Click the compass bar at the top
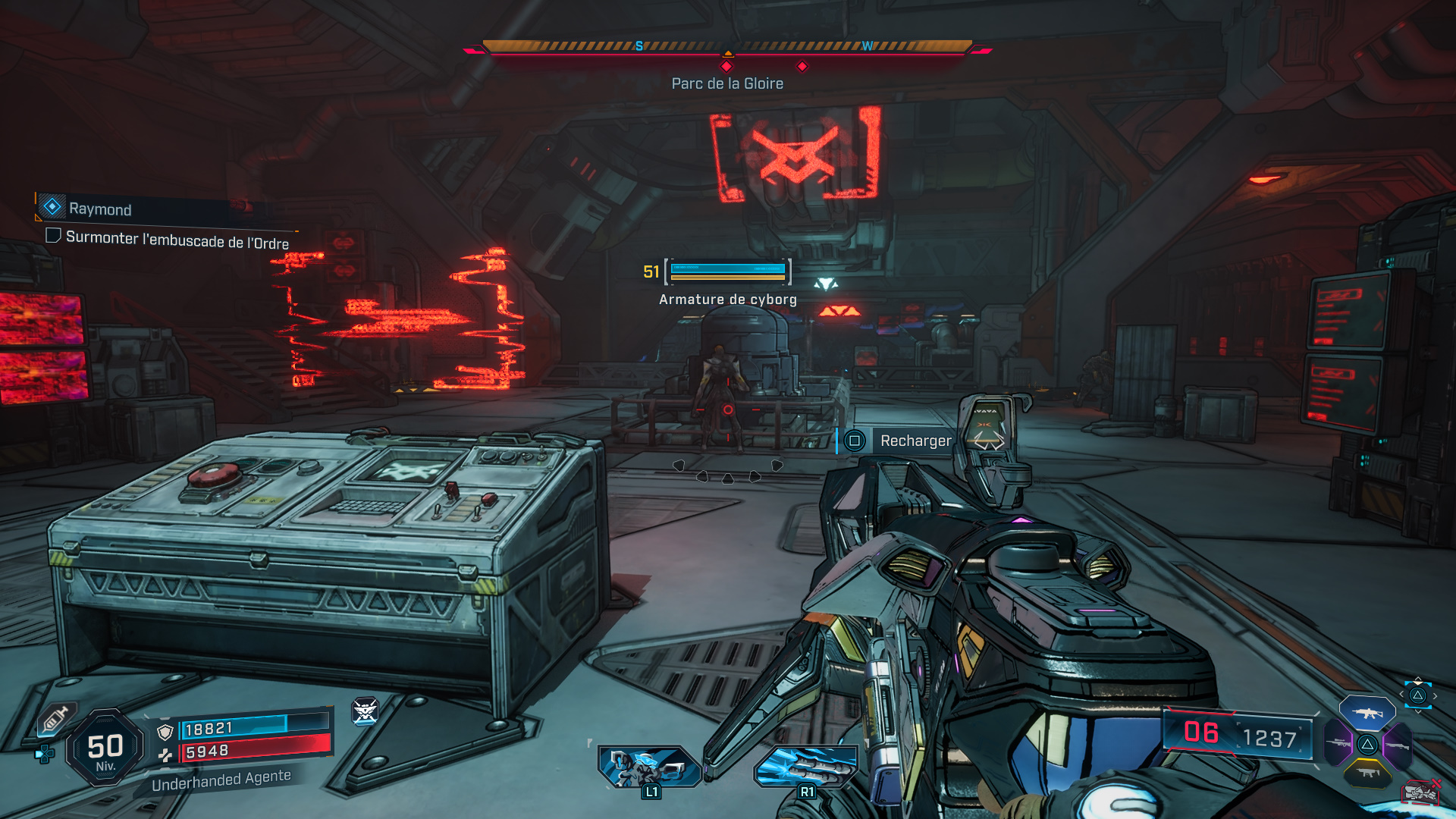 click(727, 47)
